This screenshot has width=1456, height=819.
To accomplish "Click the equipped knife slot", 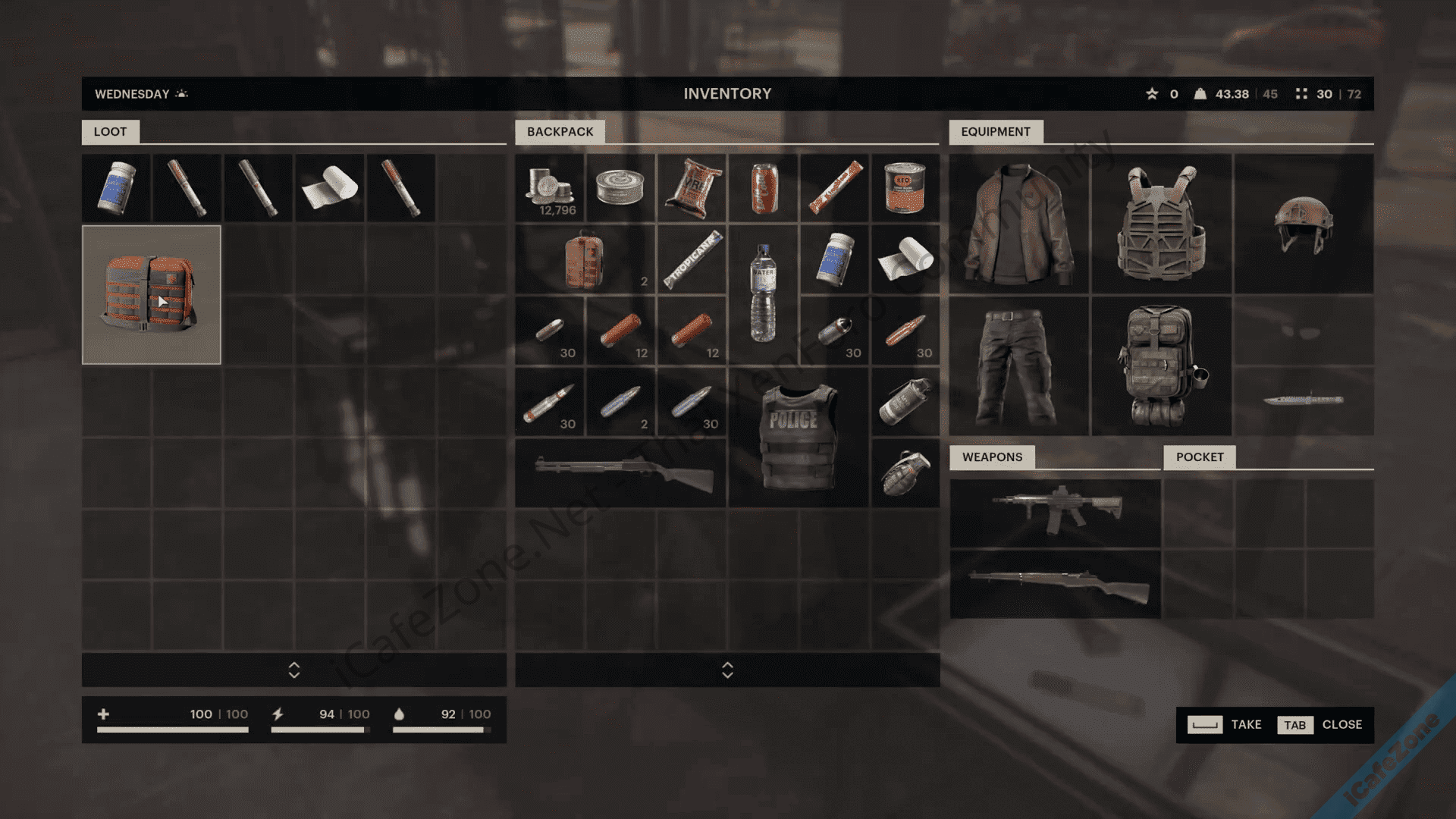I will [1304, 400].
